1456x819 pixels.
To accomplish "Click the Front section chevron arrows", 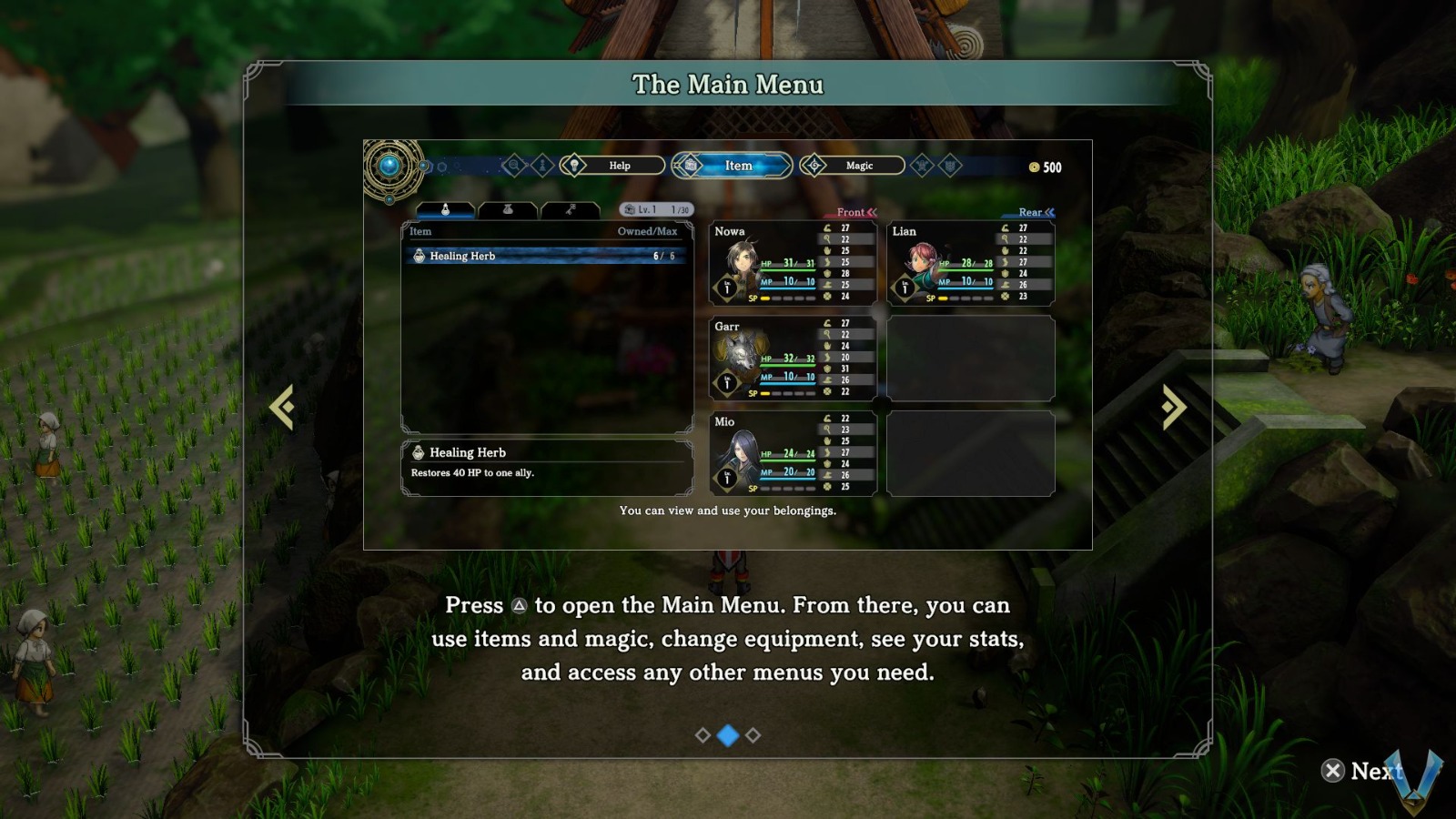I will tap(872, 212).
